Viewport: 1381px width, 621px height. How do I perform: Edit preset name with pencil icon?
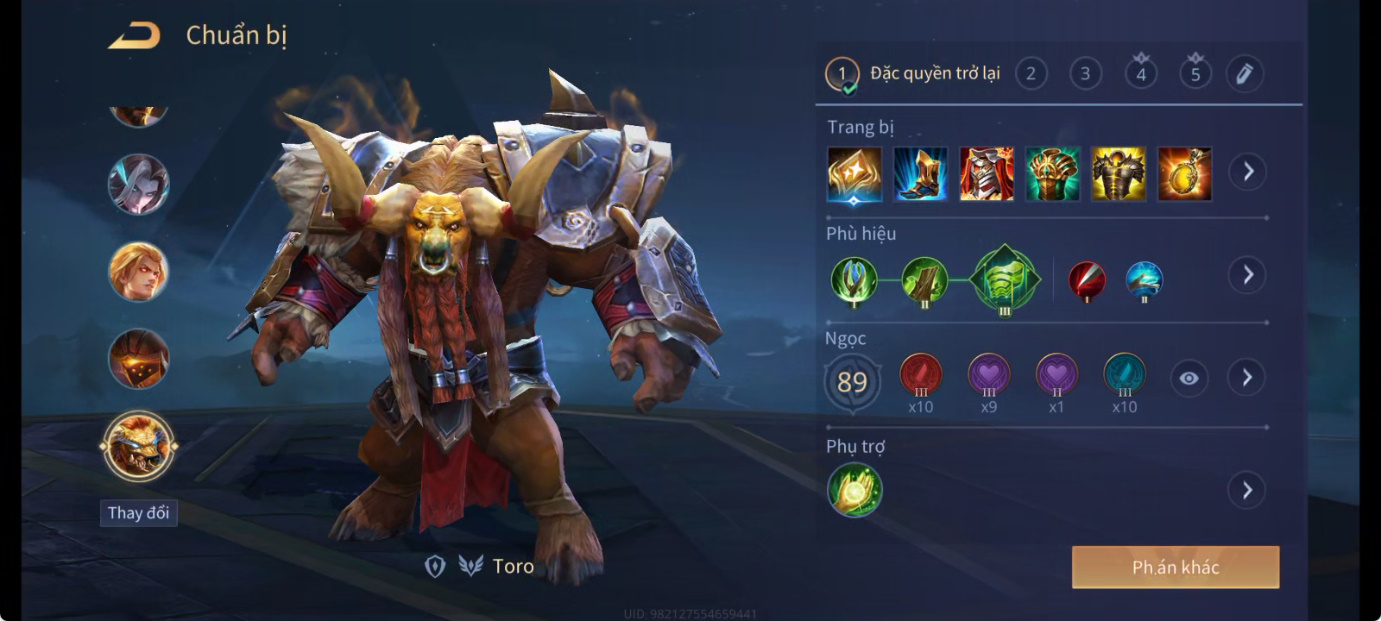click(1244, 73)
